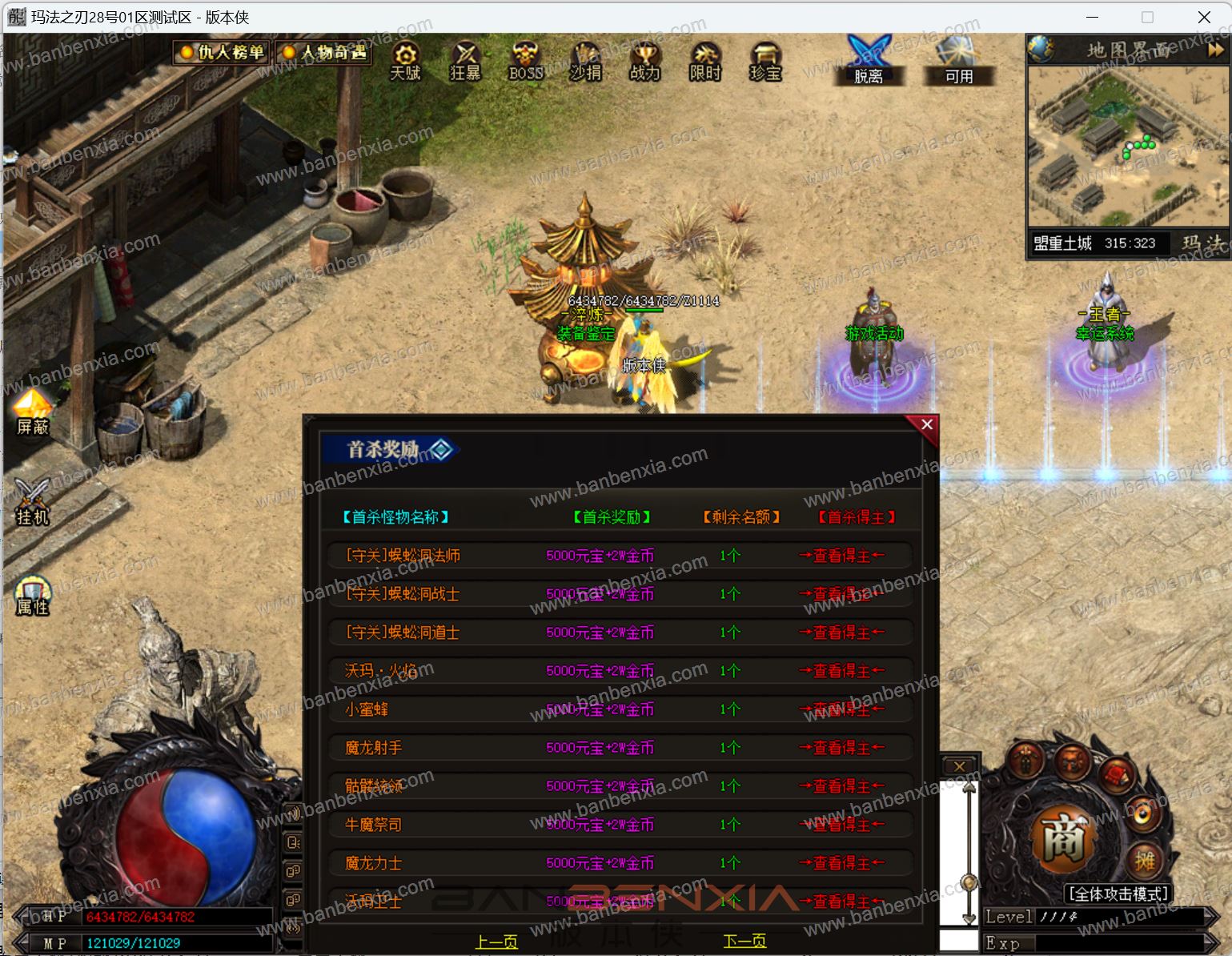Open the 人物奇遇 menu
Image resolution: width=1232 pixels, height=956 pixels.
(x=323, y=53)
